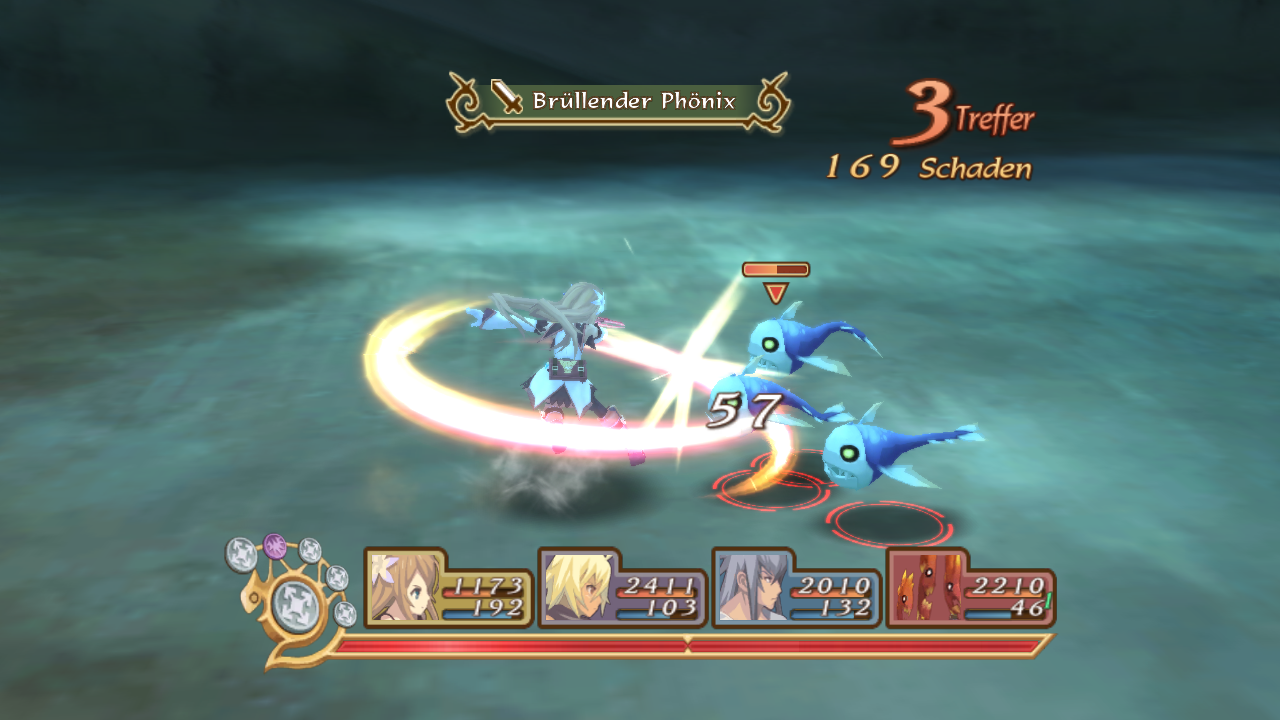Select the red monster party portrait
Screen dimensions: 1280x720
(920, 587)
